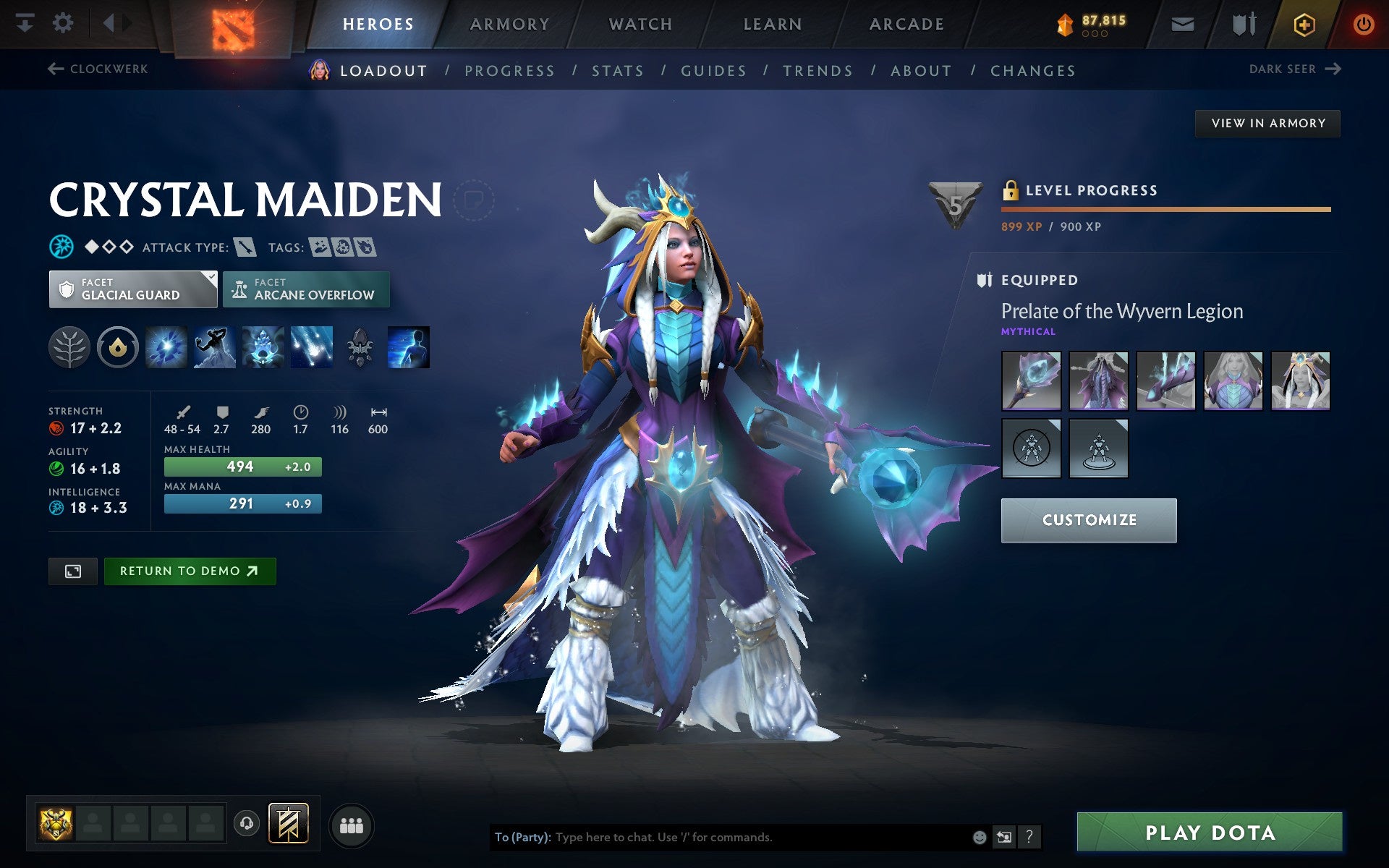Select the Arcane Overflow facet

[306, 289]
